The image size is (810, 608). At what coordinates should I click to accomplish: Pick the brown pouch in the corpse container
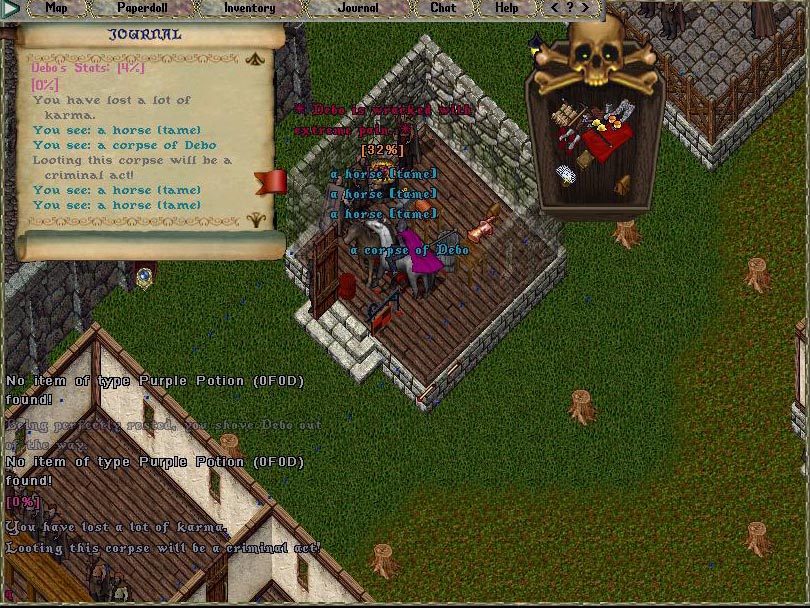click(x=622, y=184)
